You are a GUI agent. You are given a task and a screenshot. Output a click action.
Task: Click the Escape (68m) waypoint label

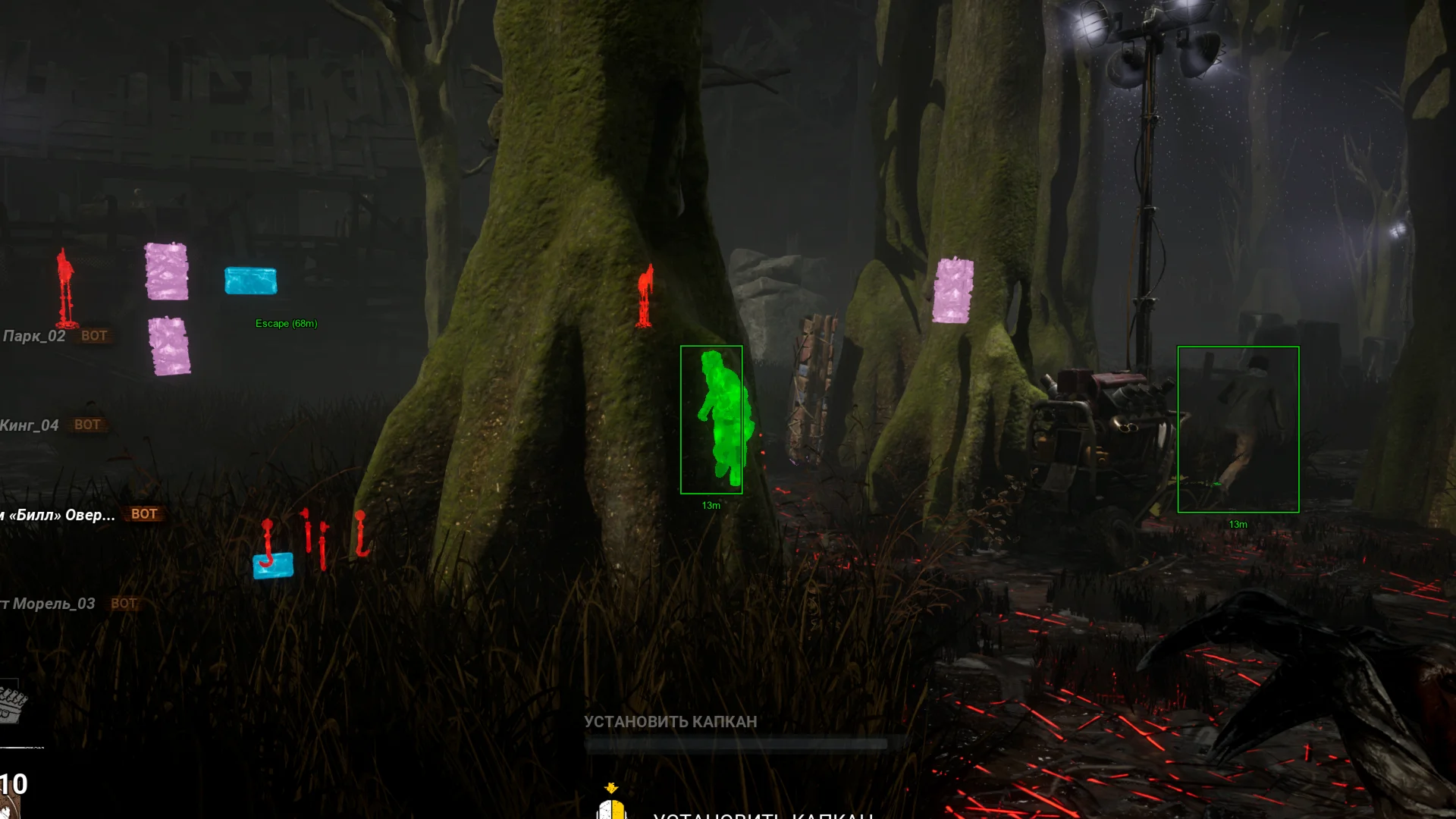click(x=287, y=323)
